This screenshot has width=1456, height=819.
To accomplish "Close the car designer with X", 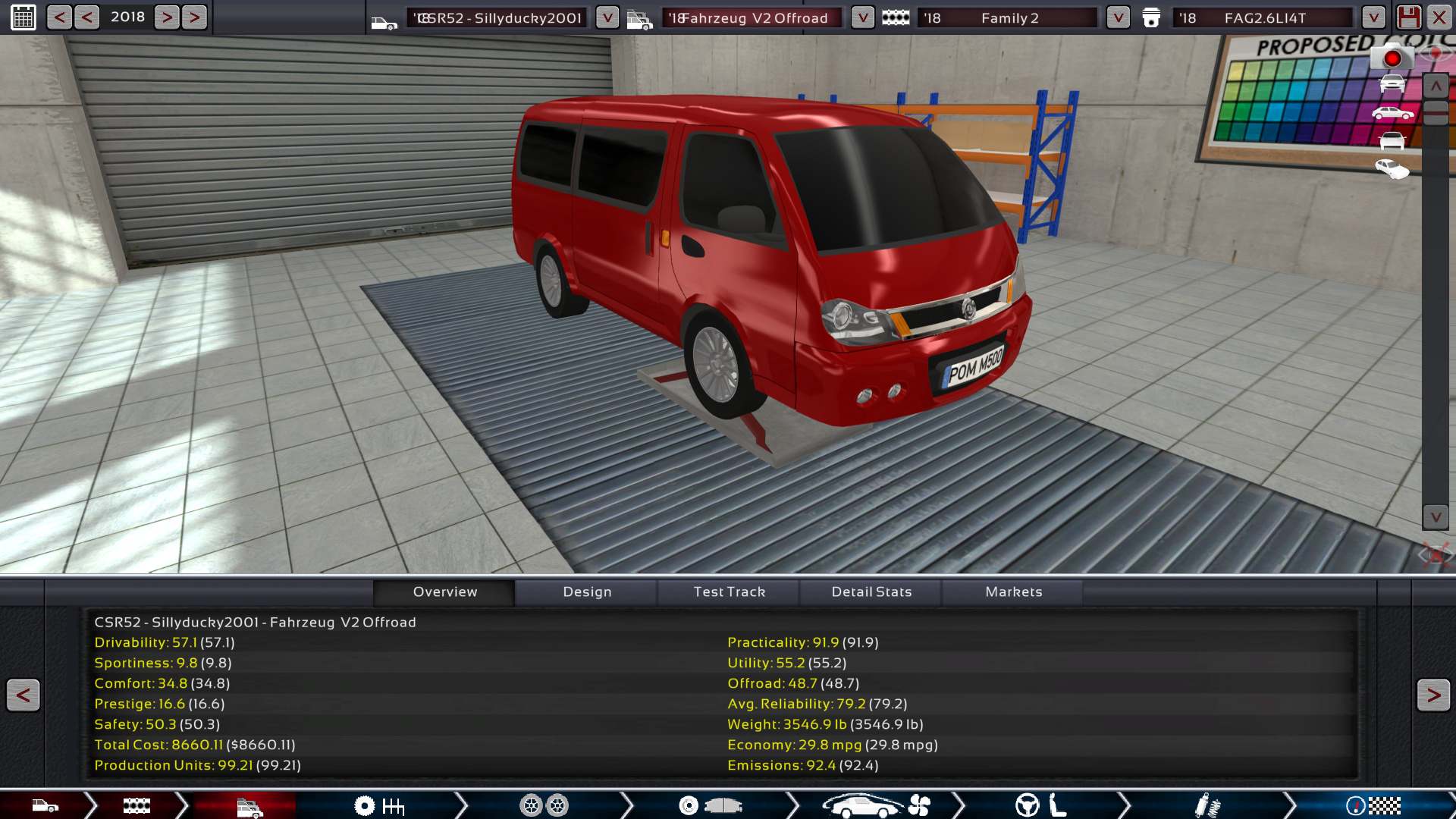I will [1439, 17].
